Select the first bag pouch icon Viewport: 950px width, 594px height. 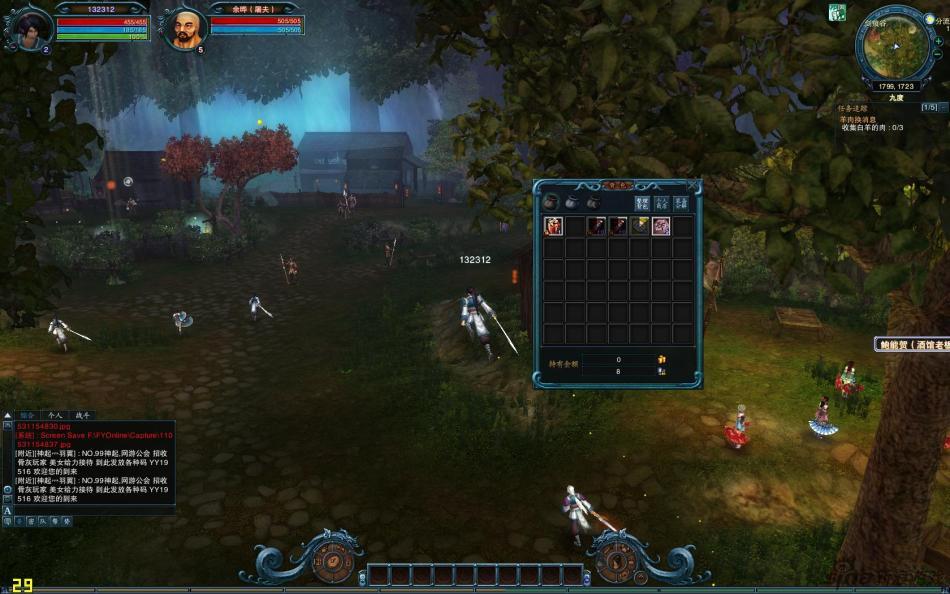550,202
